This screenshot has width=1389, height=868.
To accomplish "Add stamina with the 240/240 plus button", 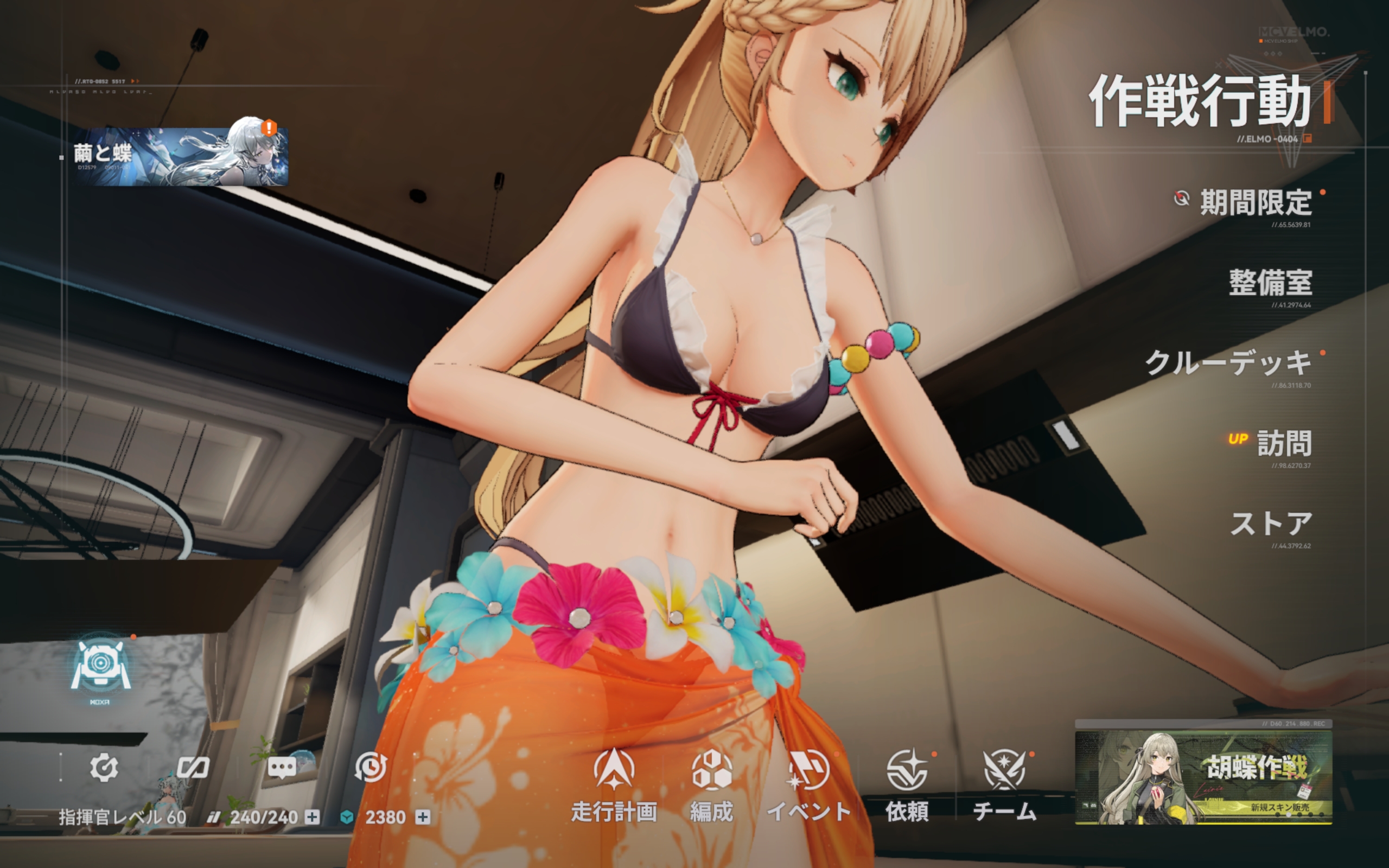I will (x=312, y=817).
